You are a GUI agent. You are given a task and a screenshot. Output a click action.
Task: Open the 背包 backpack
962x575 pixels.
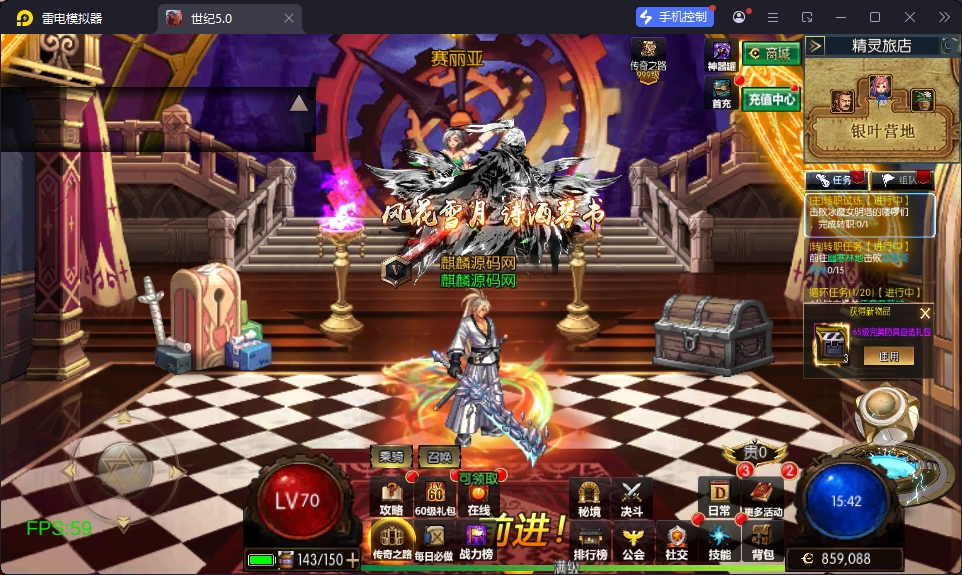pos(763,541)
